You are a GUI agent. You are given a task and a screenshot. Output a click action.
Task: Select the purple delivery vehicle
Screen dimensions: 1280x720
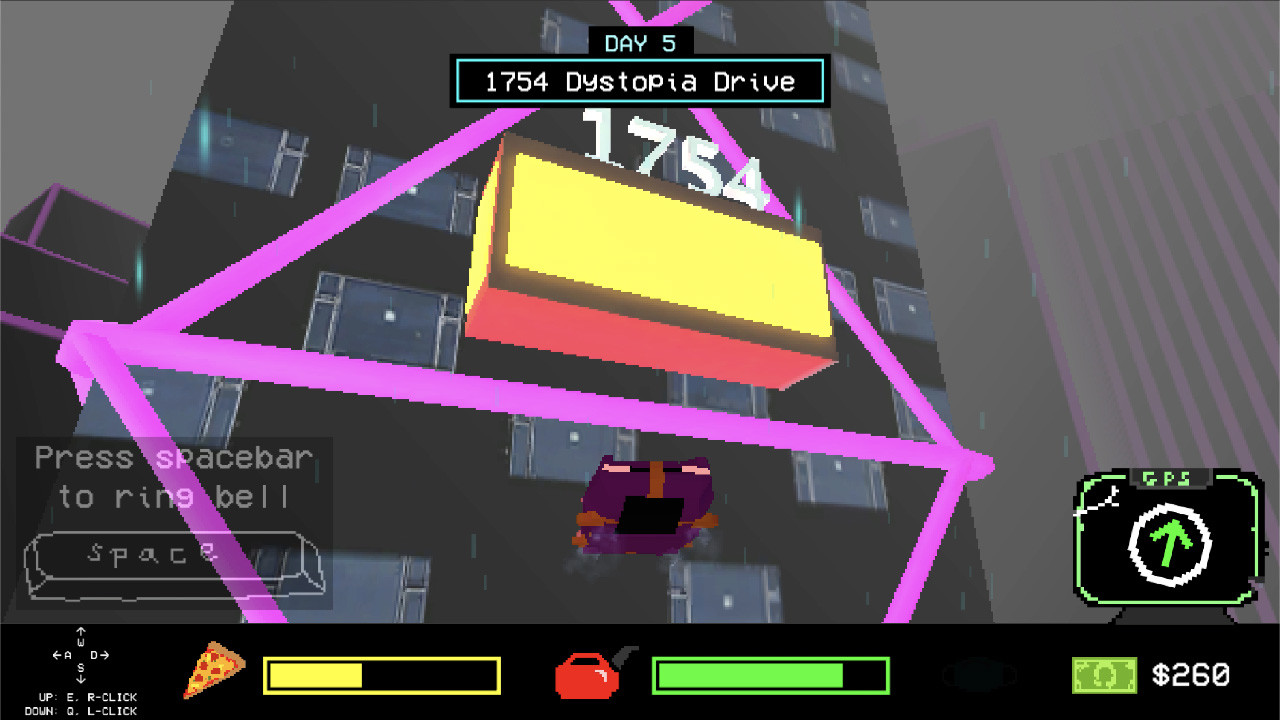click(x=645, y=505)
